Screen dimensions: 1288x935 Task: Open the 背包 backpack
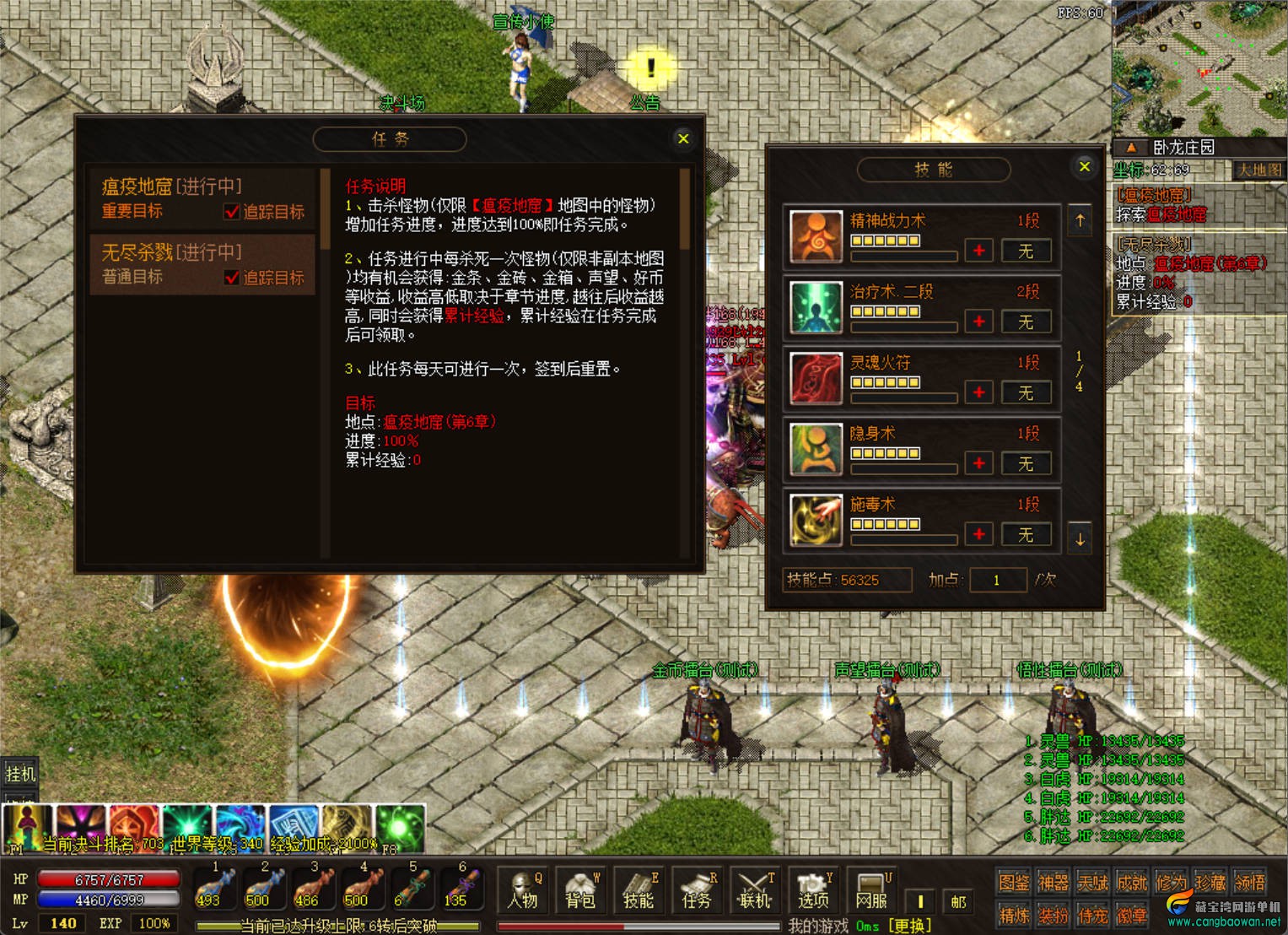(580, 891)
